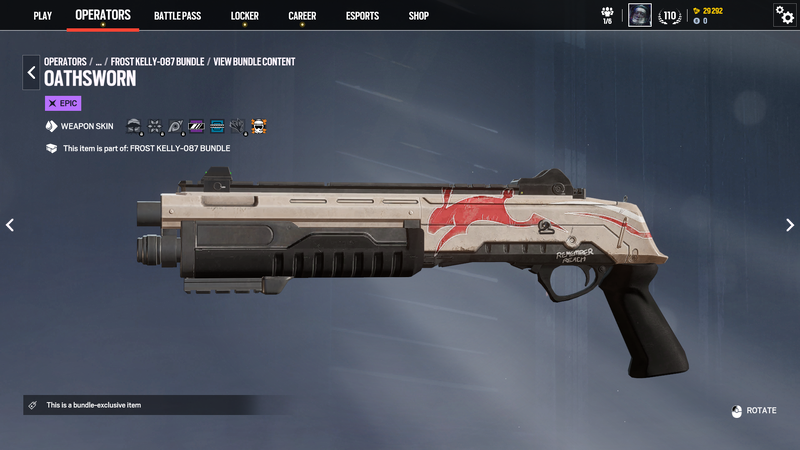Choose the blue bundle item icon
The width and height of the screenshot is (800, 450).
click(217, 127)
